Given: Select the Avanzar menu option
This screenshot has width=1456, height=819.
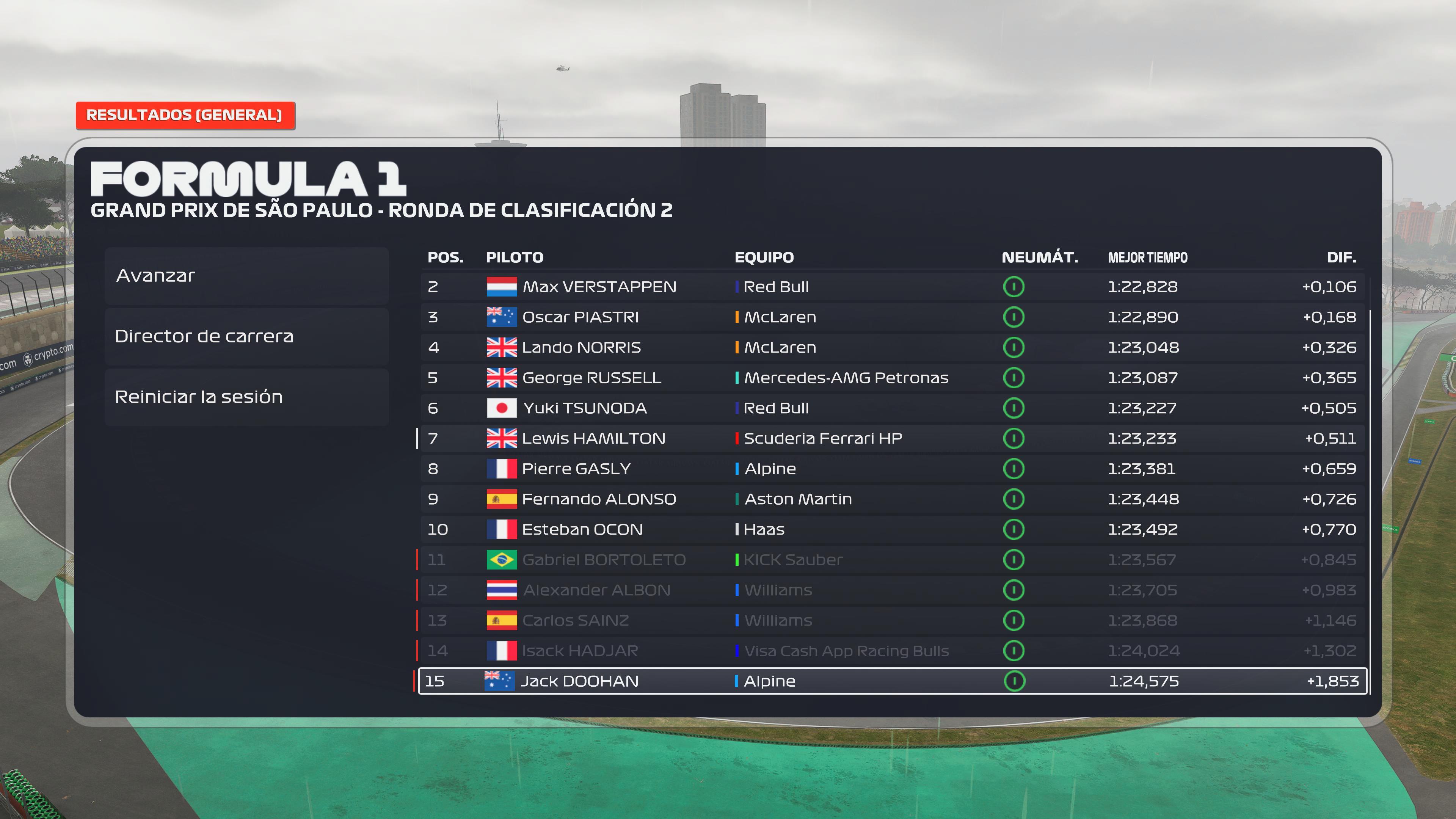Looking at the screenshot, I should pos(246,276).
